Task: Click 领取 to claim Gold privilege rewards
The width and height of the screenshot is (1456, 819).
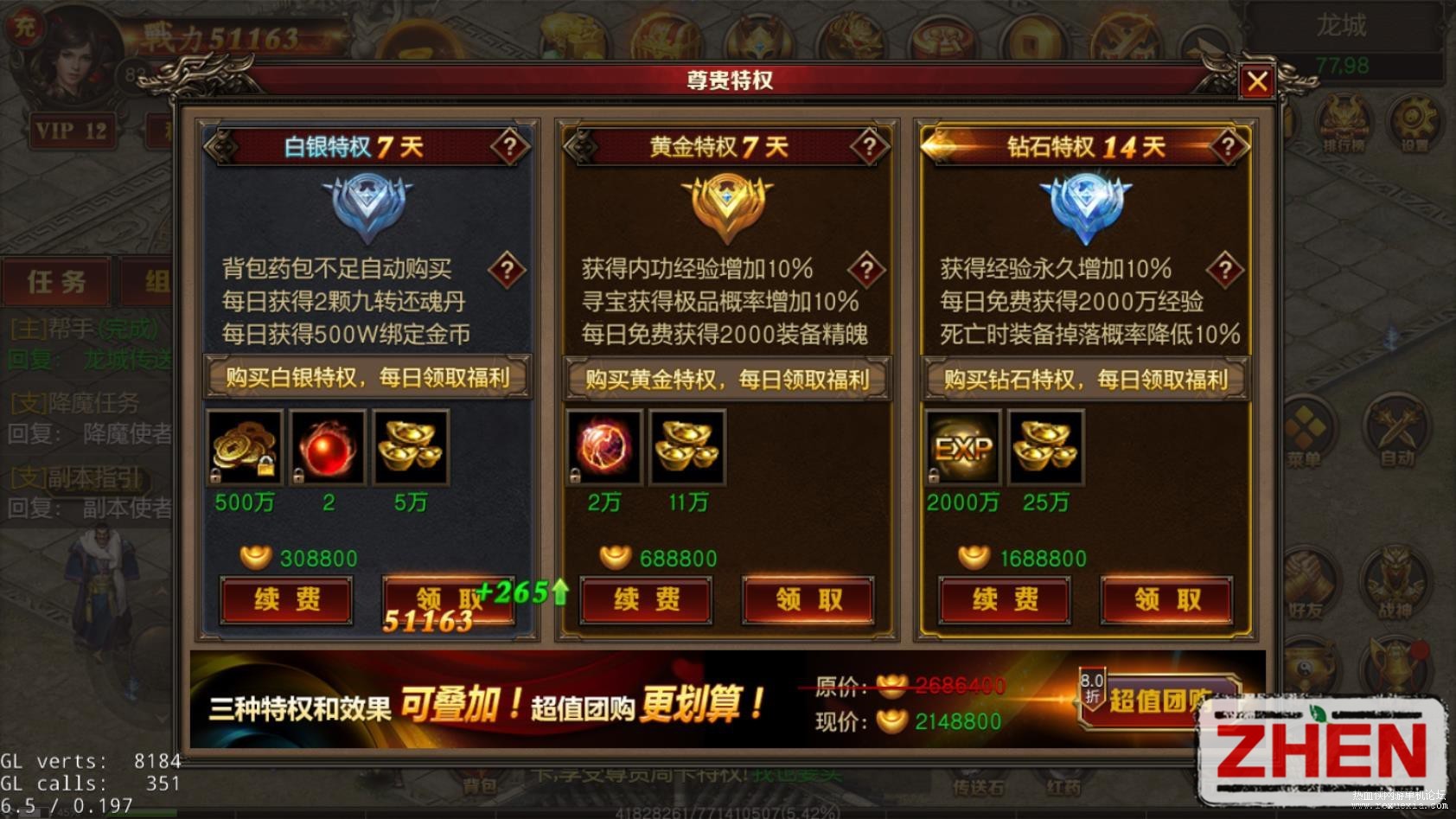Action: click(808, 600)
